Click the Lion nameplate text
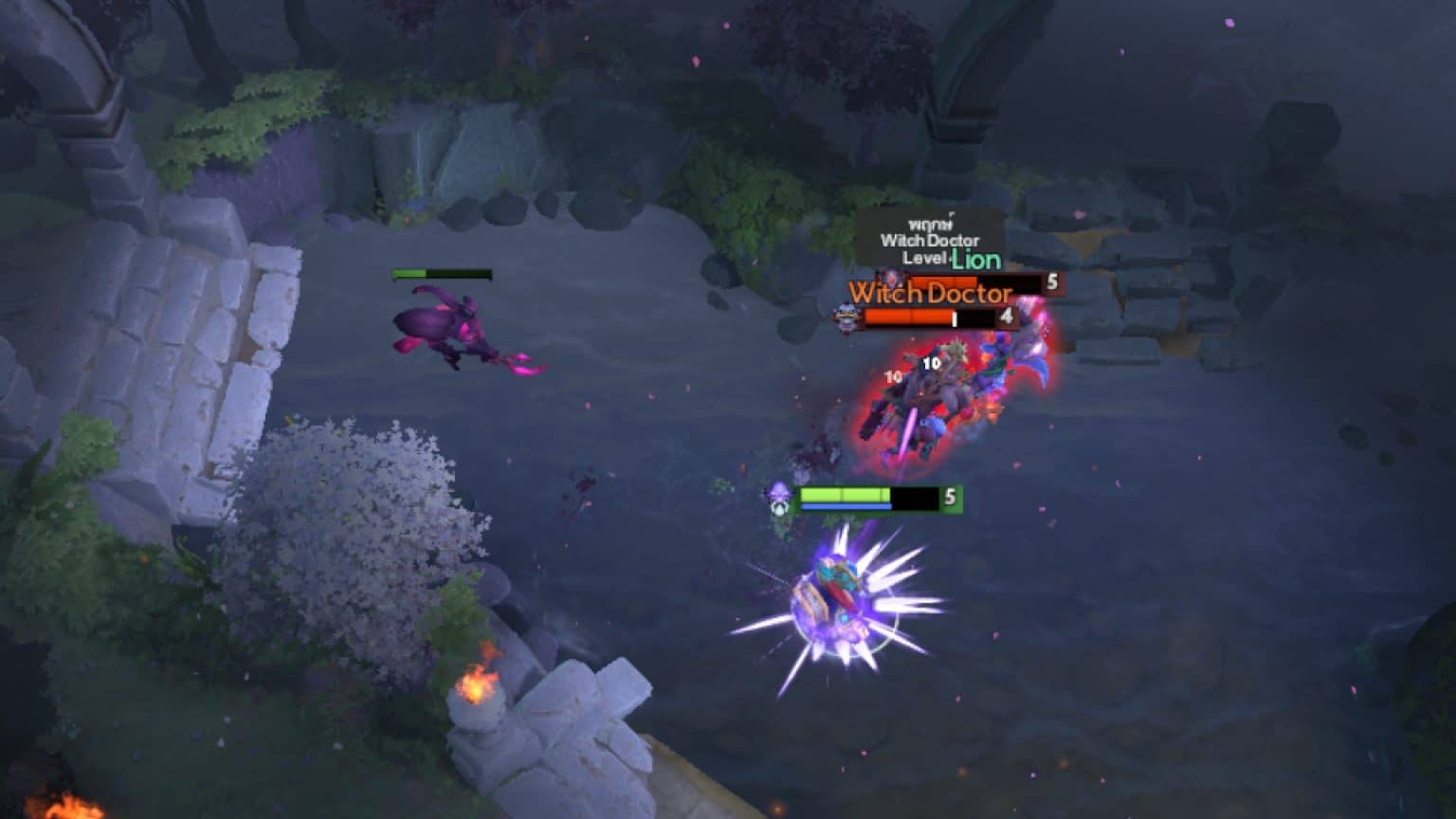 click(x=977, y=260)
